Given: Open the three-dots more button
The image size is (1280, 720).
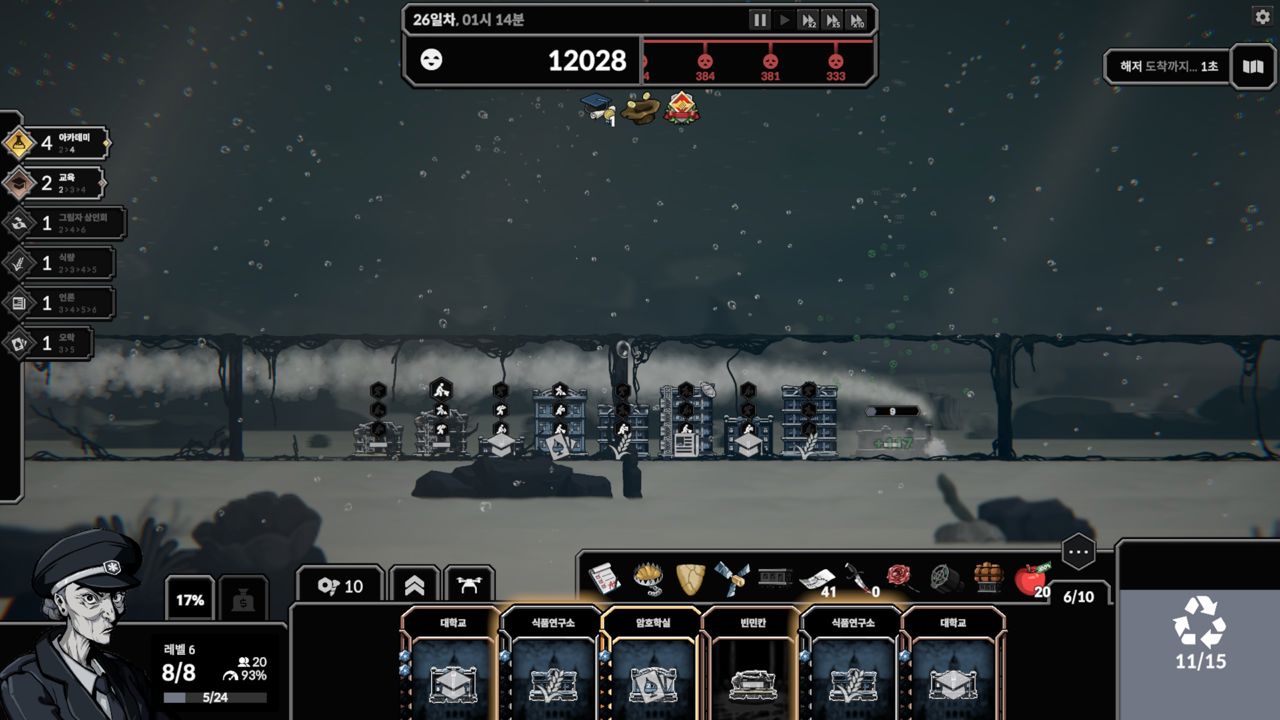Looking at the screenshot, I should coord(1078,551).
